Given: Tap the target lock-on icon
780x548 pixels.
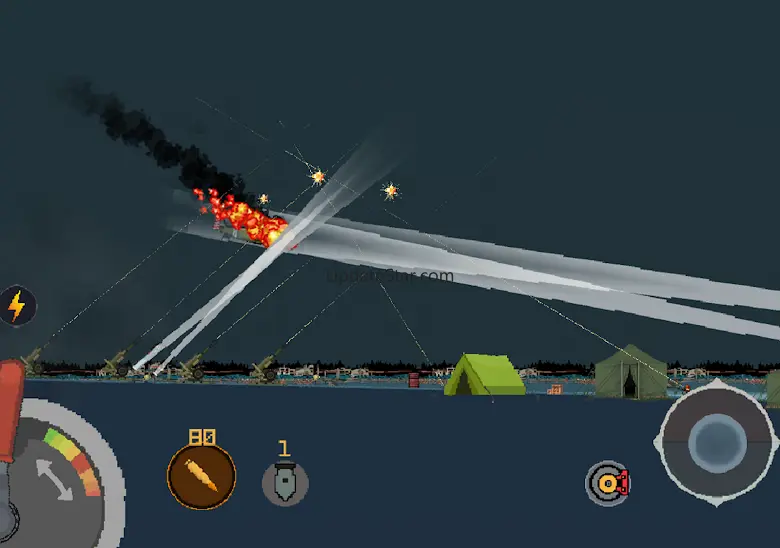Looking at the screenshot, I should [607, 483].
